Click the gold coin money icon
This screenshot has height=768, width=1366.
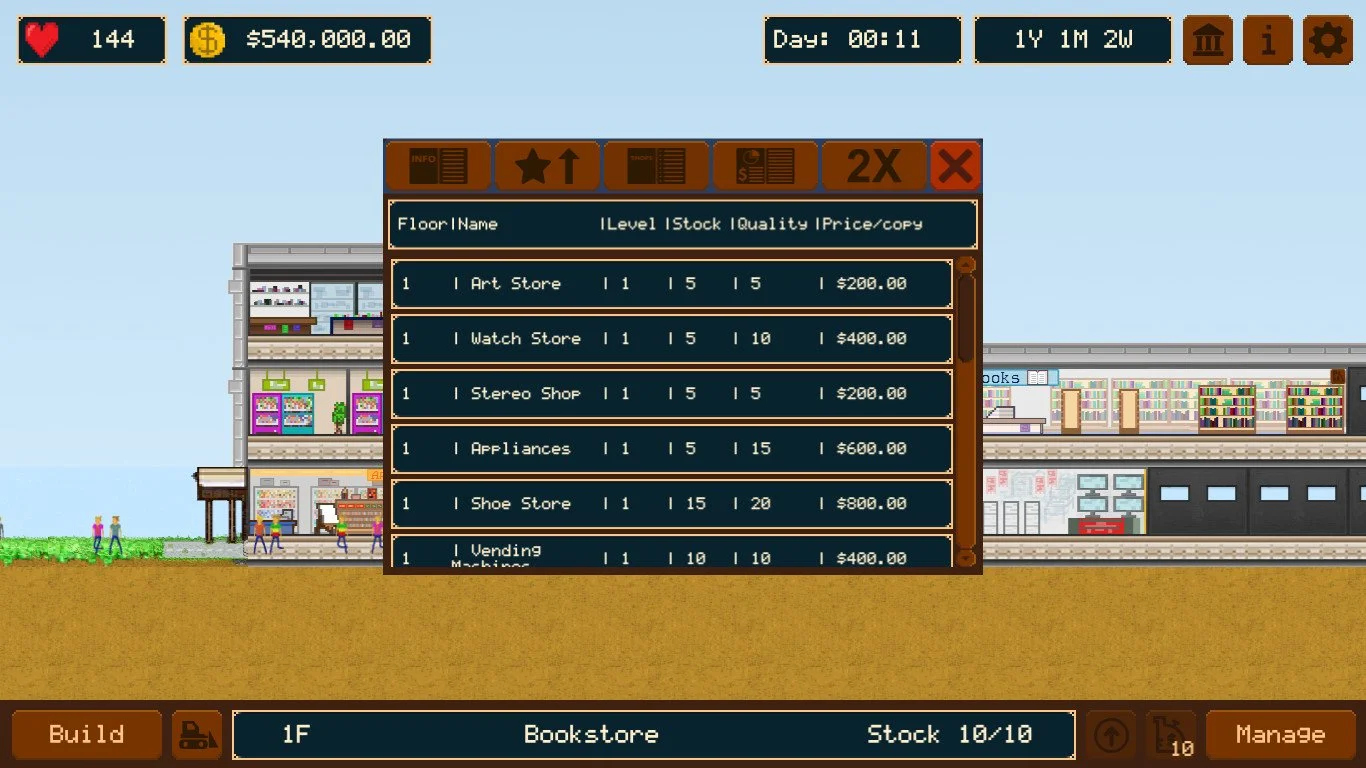(x=207, y=39)
